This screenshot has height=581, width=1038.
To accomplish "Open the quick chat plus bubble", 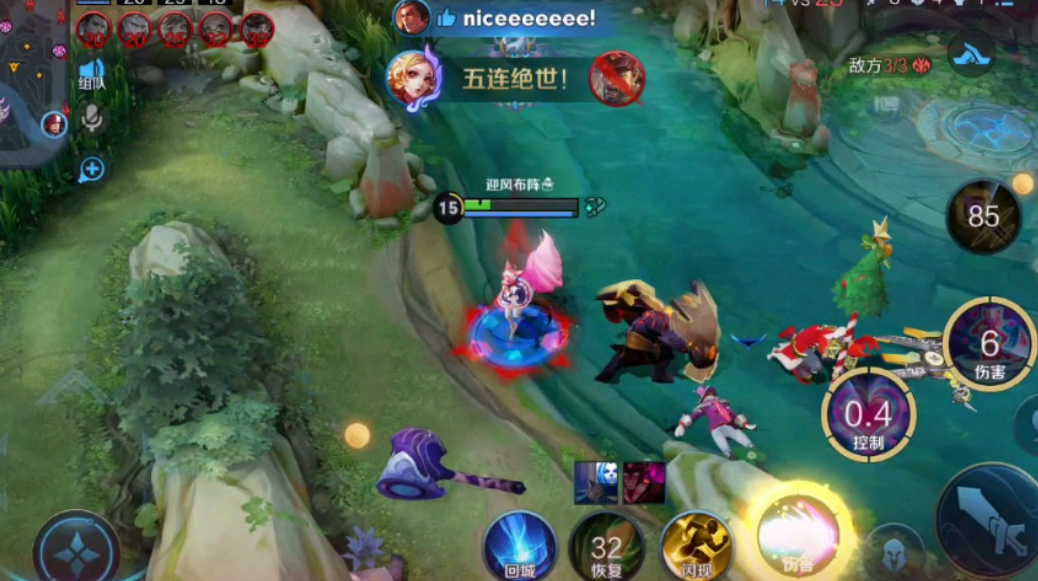I will 92,169.
